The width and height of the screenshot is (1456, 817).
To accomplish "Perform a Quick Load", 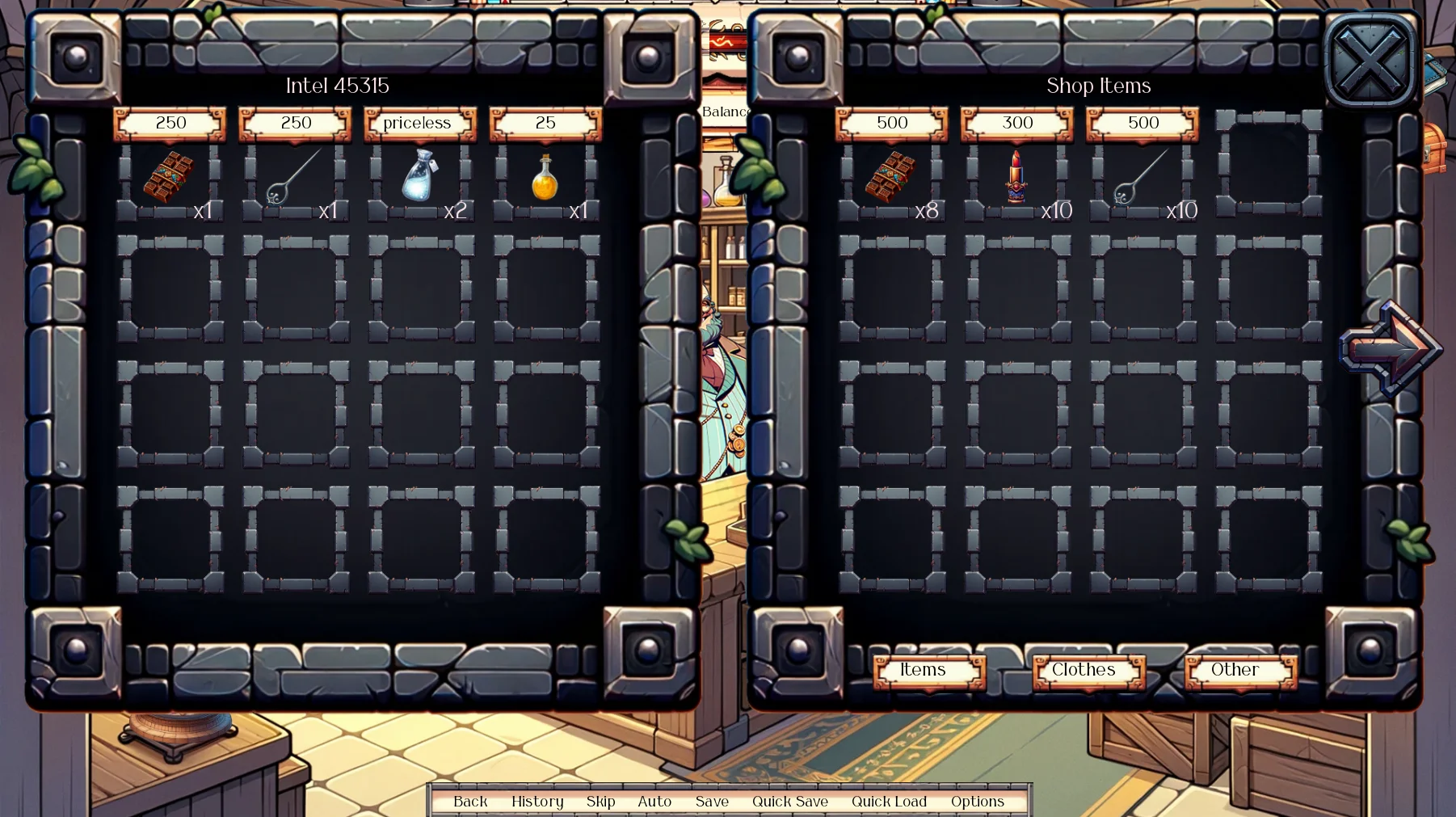I will (889, 802).
